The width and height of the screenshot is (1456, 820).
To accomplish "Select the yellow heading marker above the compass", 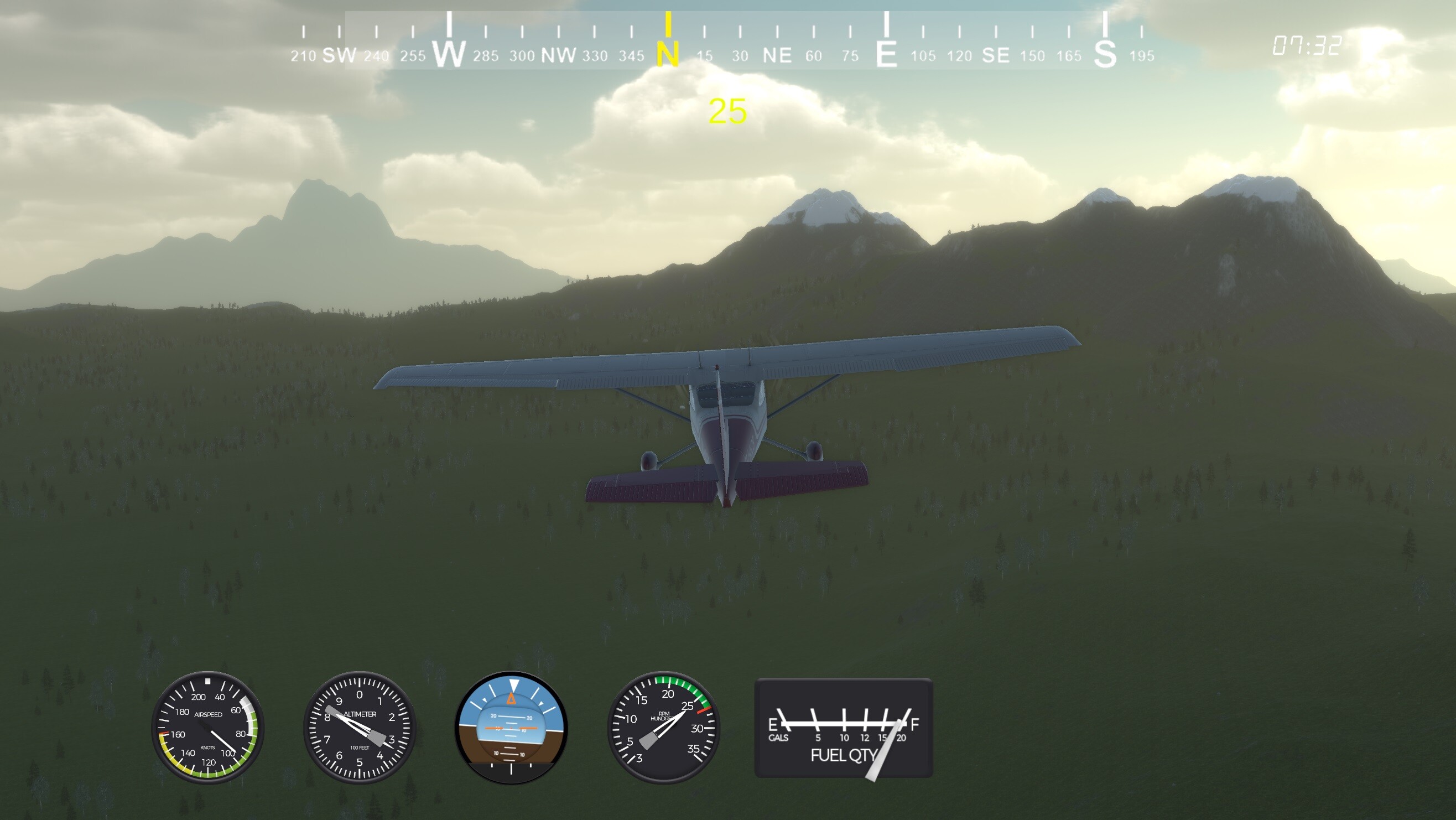I will coord(670,25).
